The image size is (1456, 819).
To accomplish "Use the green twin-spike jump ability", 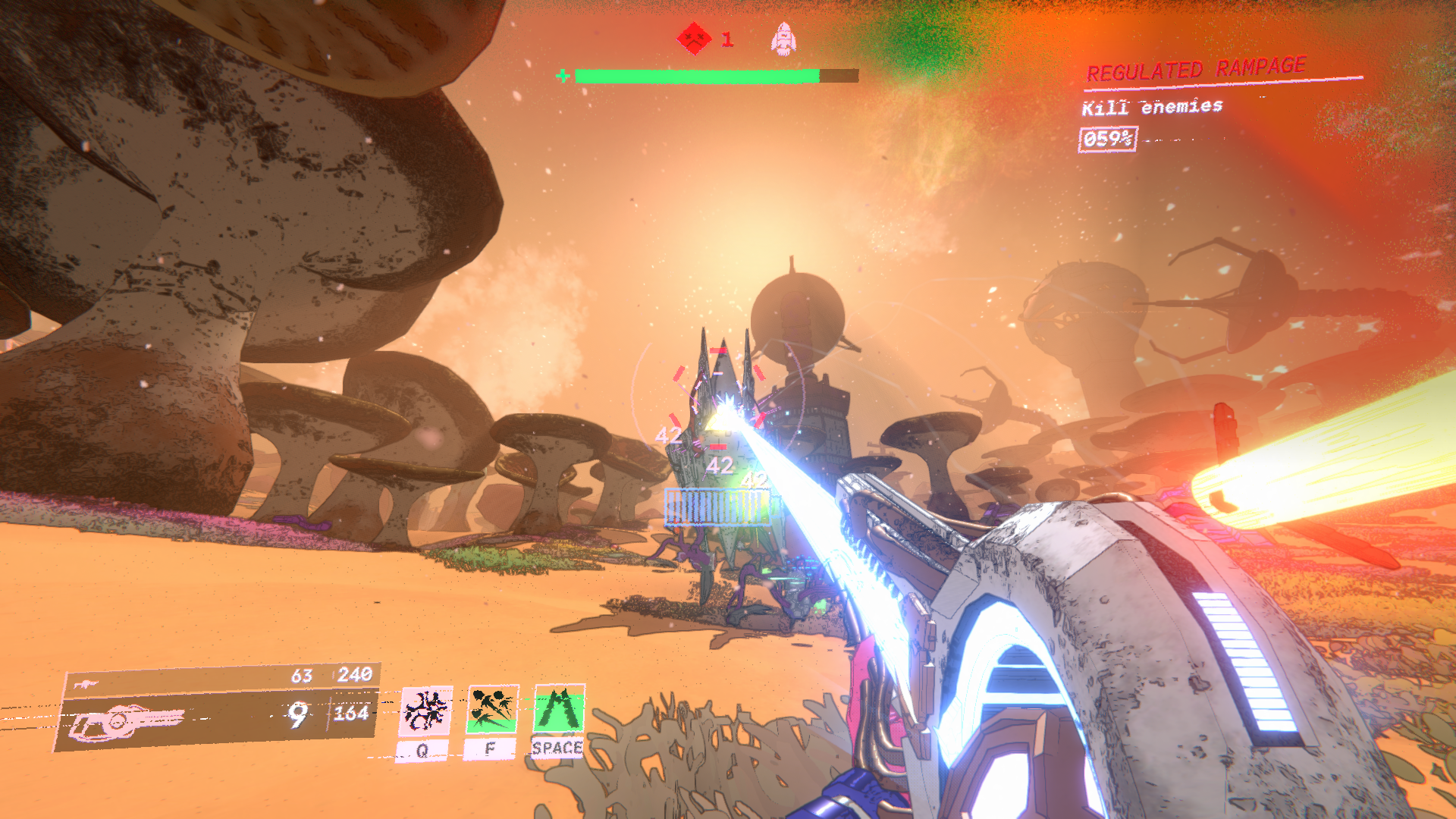I will [x=559, y=709].
